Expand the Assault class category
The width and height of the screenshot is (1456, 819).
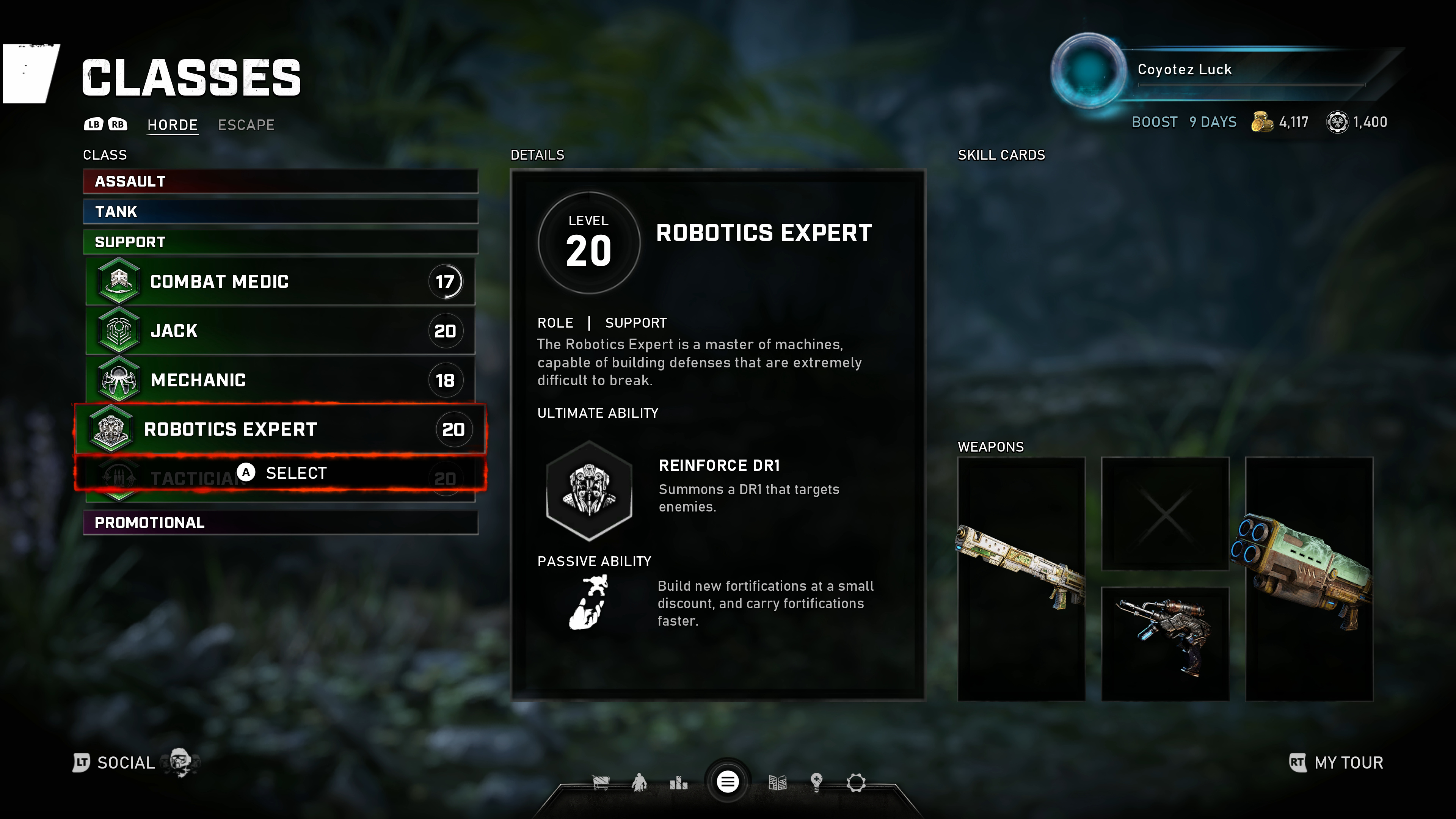pos(280,182)
